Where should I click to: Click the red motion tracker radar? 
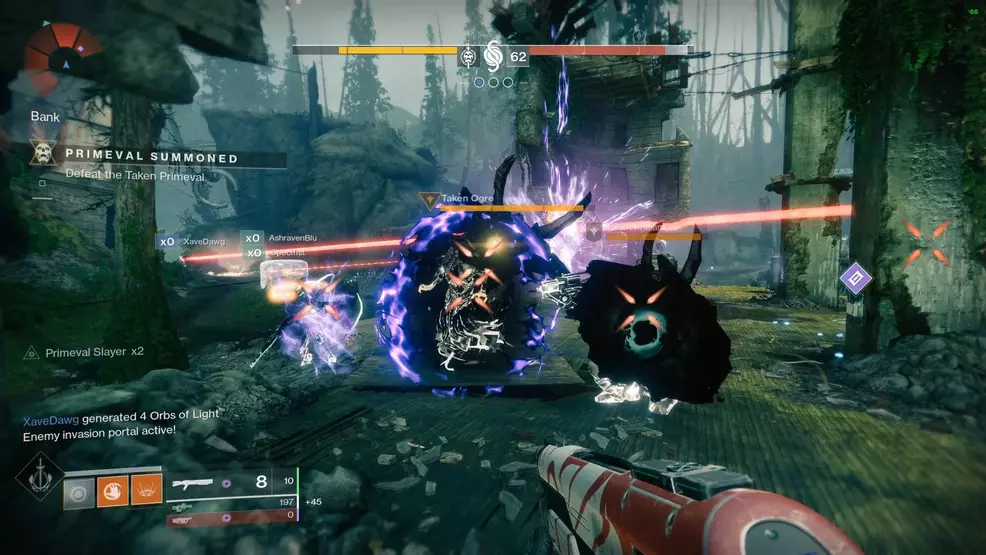click(63, 60)
